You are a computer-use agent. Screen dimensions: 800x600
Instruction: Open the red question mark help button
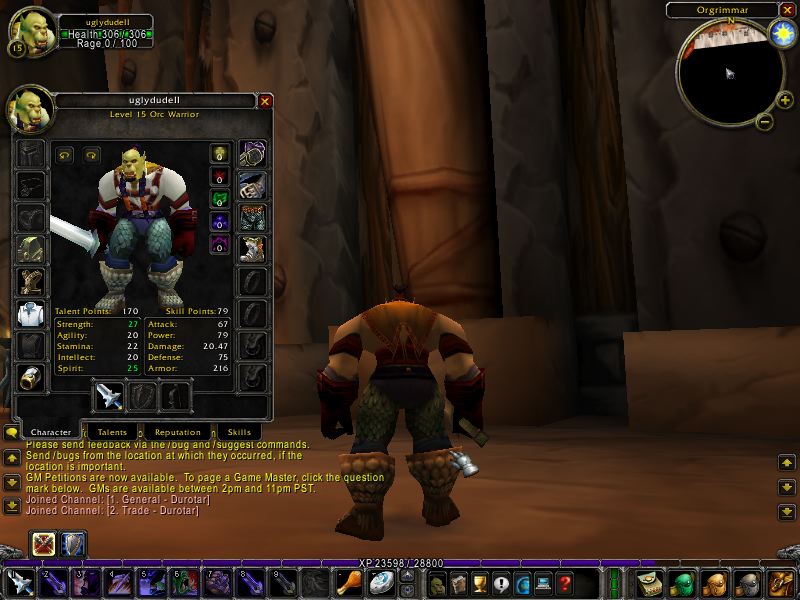pos(565,583)
